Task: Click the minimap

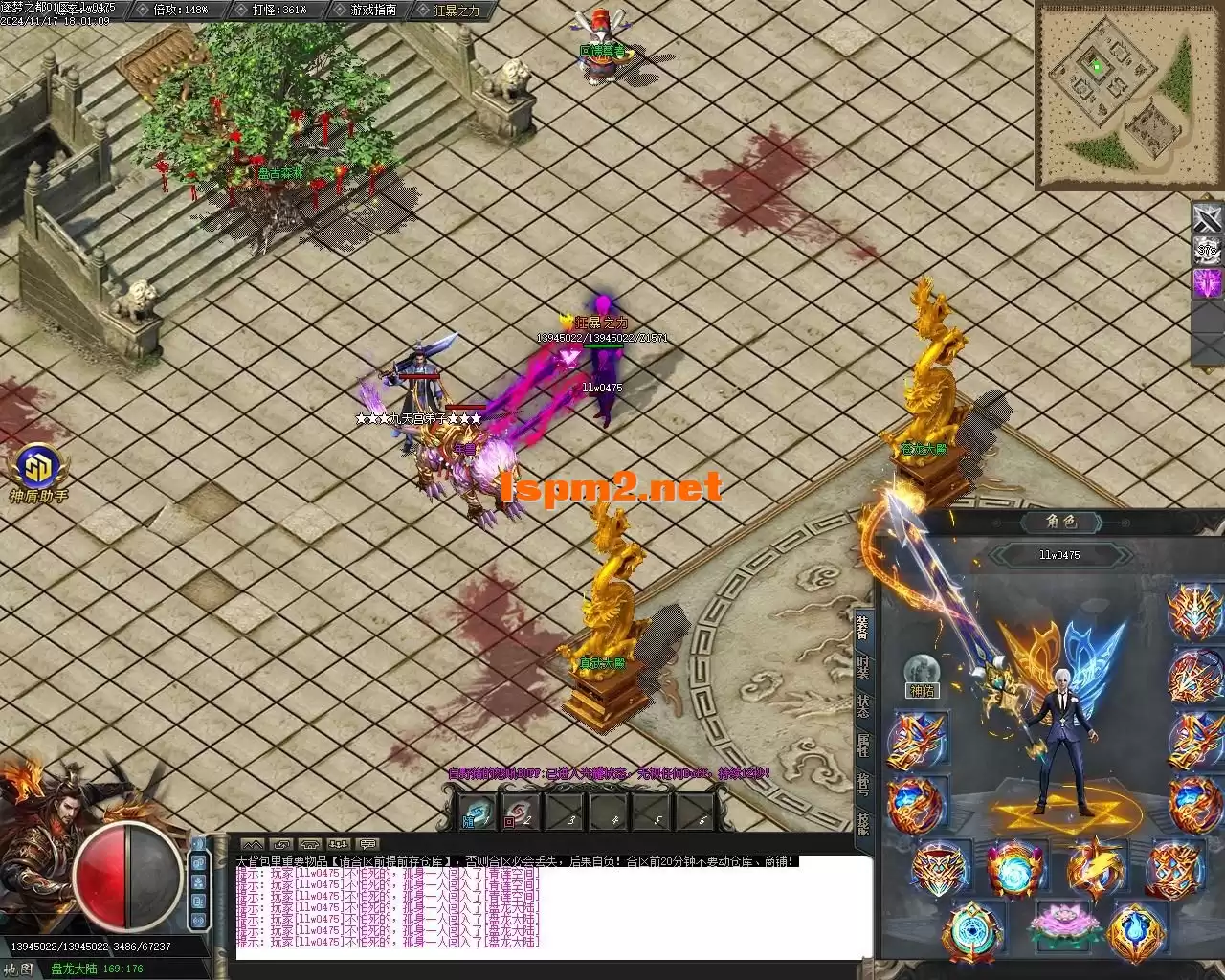Action: click(1116, 96)
